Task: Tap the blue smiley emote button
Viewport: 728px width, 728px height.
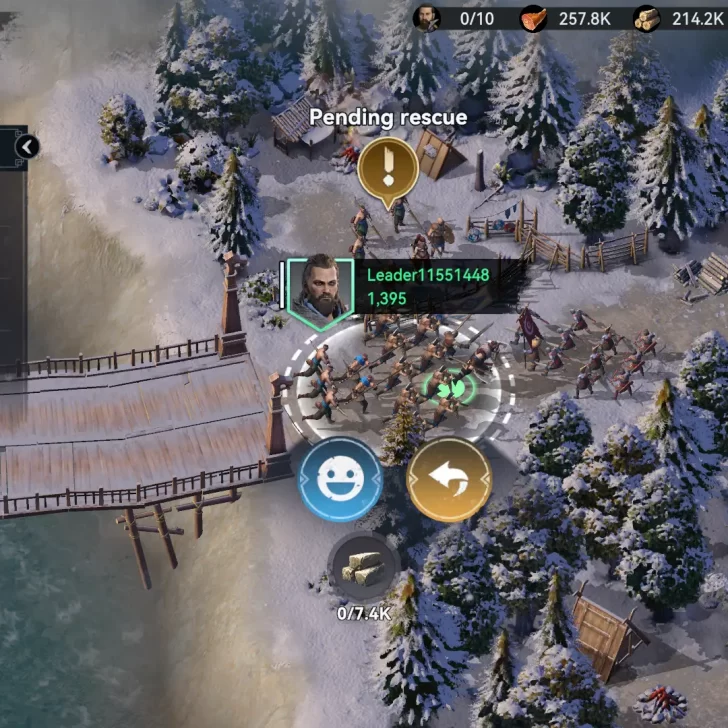Action: 341,479
